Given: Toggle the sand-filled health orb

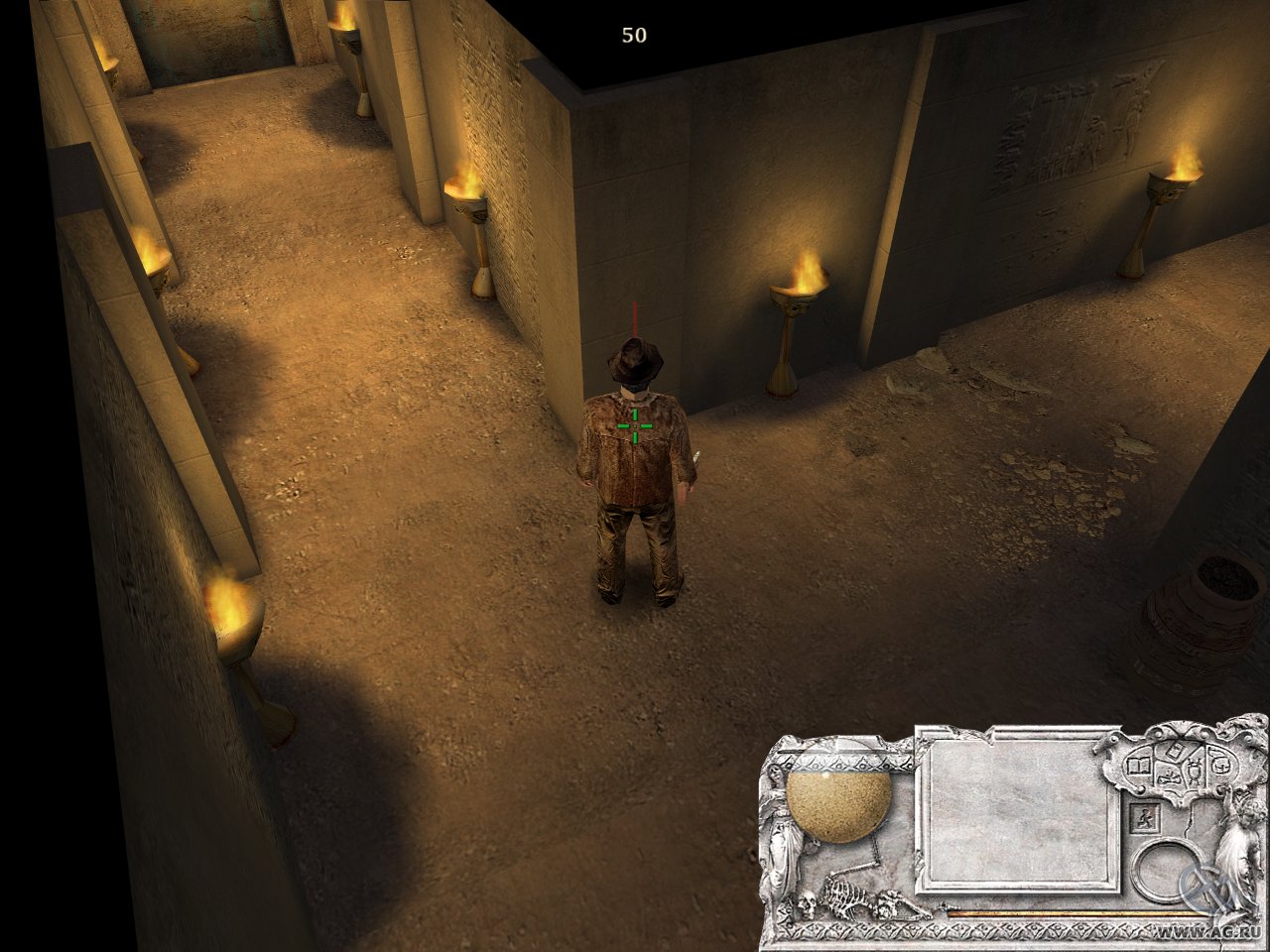Looking at the screenshot, I should point(840,804).
